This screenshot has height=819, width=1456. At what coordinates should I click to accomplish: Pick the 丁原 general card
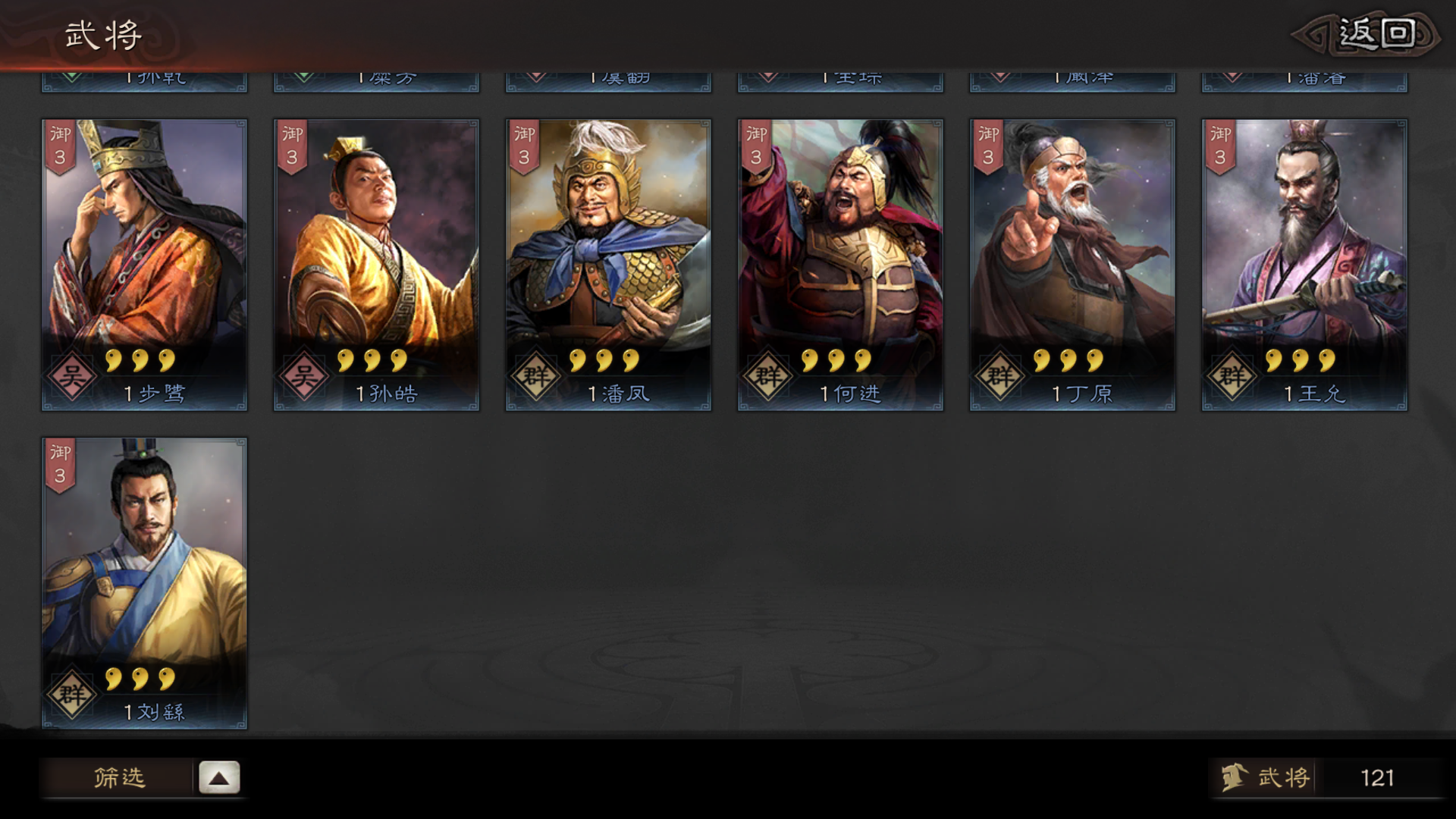(x=1072, y=265)
